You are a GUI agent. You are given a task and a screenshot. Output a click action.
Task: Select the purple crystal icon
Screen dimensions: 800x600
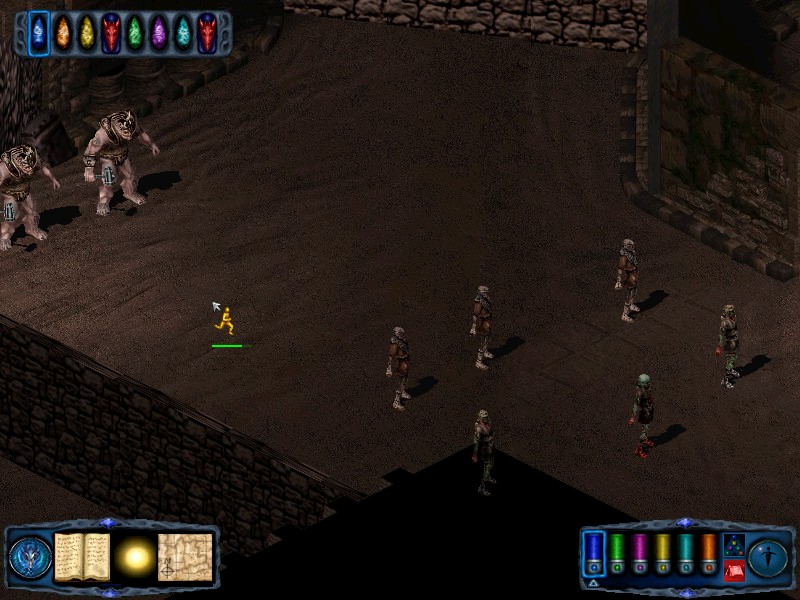pyautogui.click(x=158, y=33)
